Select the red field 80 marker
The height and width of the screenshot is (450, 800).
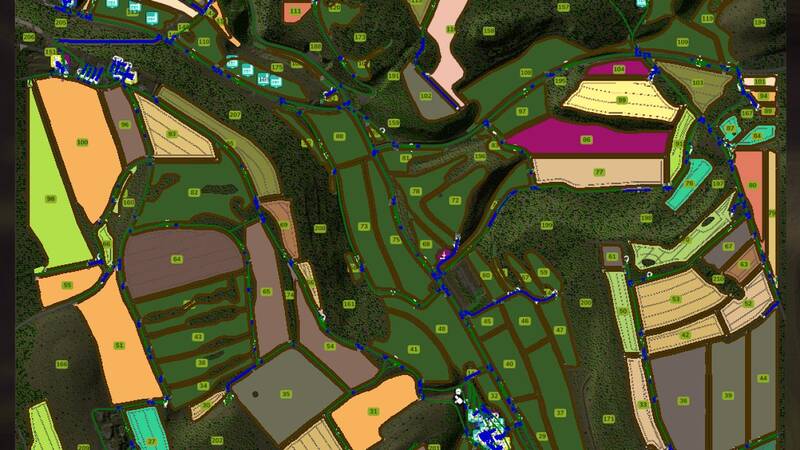point(752,185)
